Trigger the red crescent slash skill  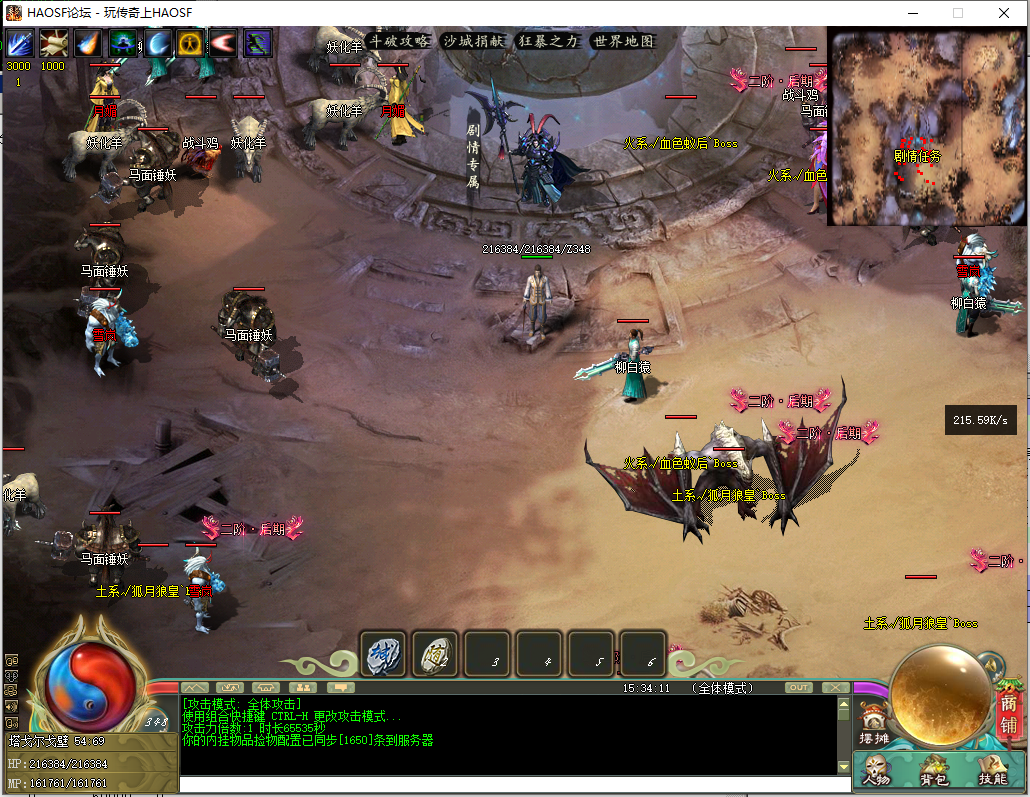224,43
